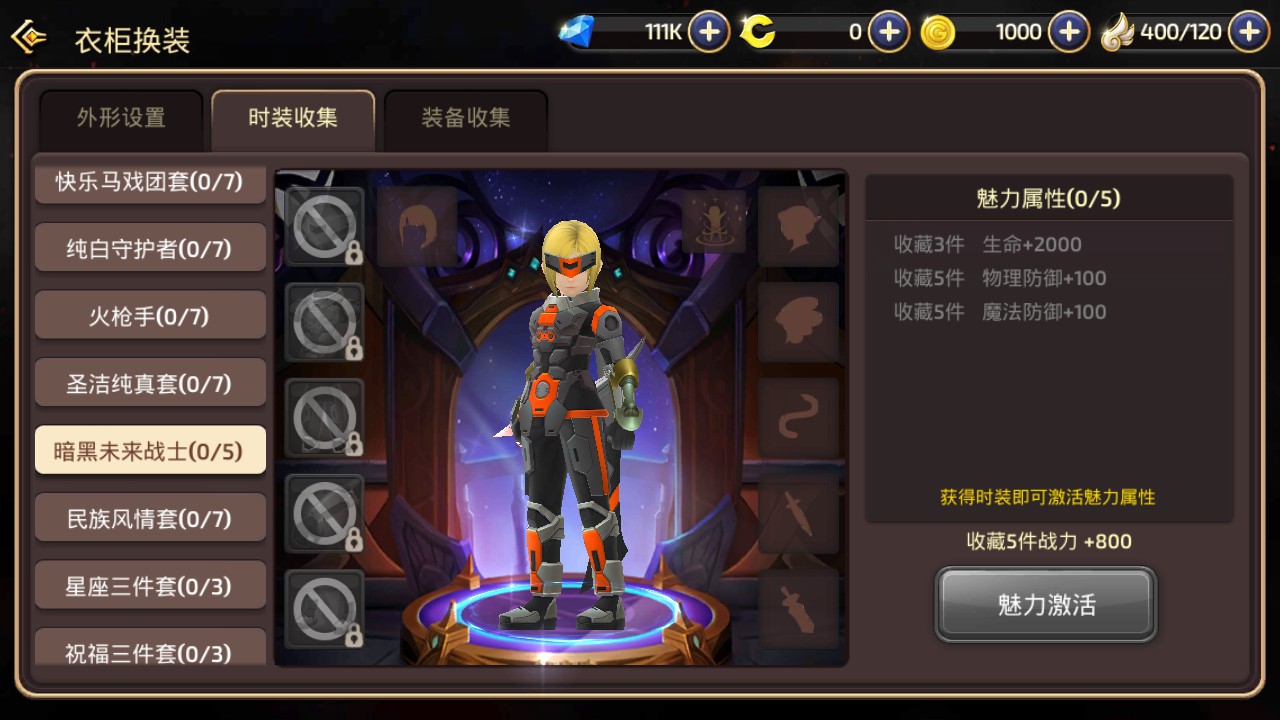The image size is (1280, 720).
Task: Select the 民族风情套(0/7) outfit set
Action: coord(150,517)
